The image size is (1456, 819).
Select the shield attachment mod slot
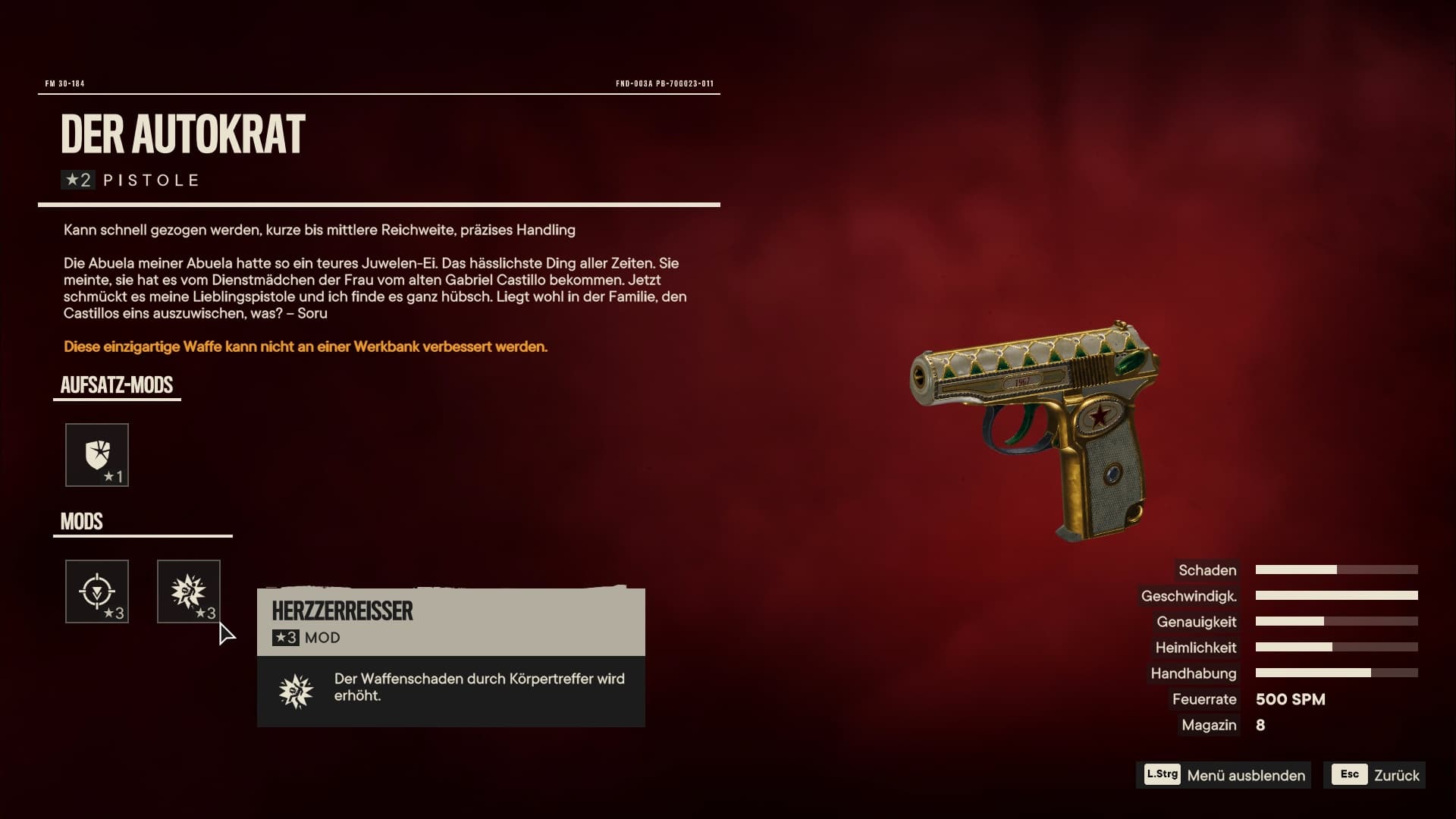(x=97, y=455)
